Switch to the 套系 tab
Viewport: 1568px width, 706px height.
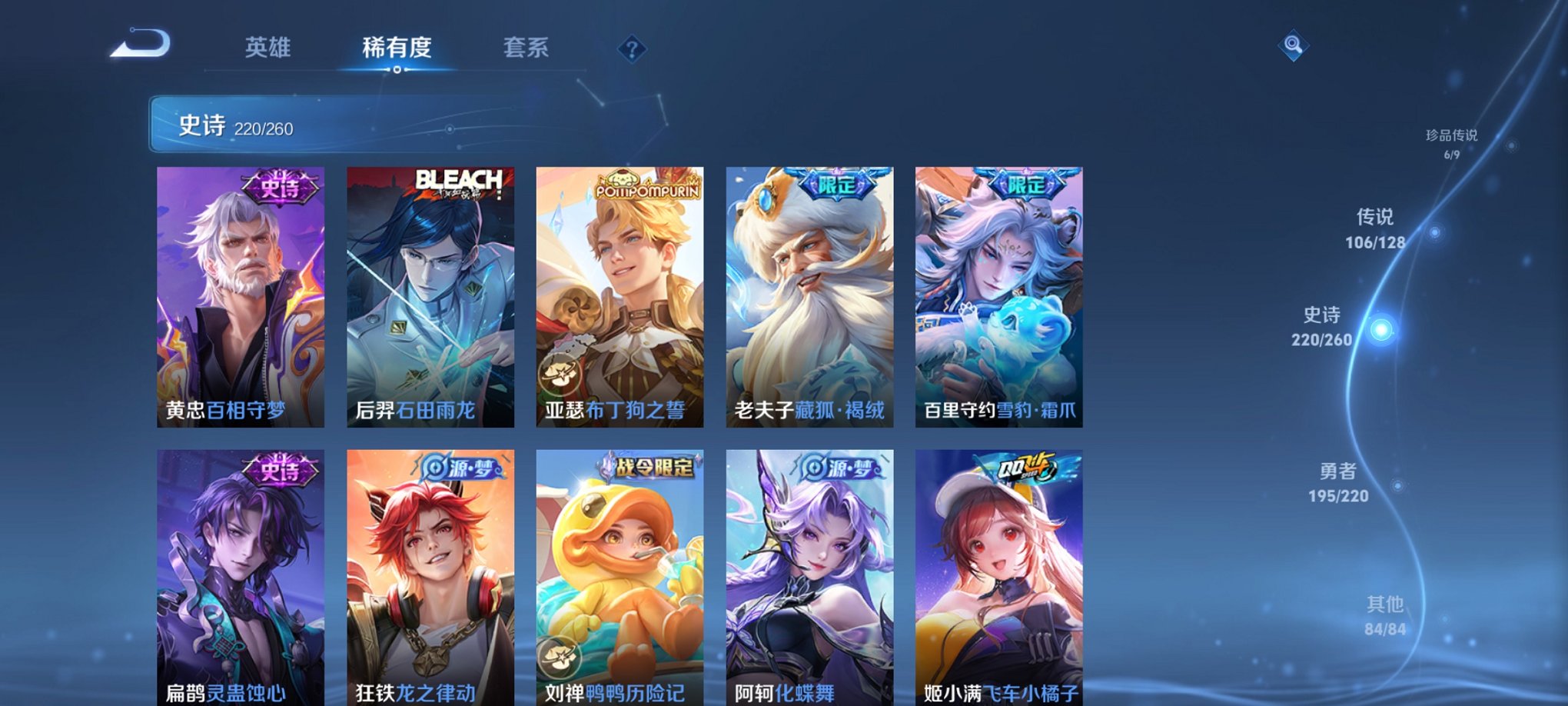(527, 48)
